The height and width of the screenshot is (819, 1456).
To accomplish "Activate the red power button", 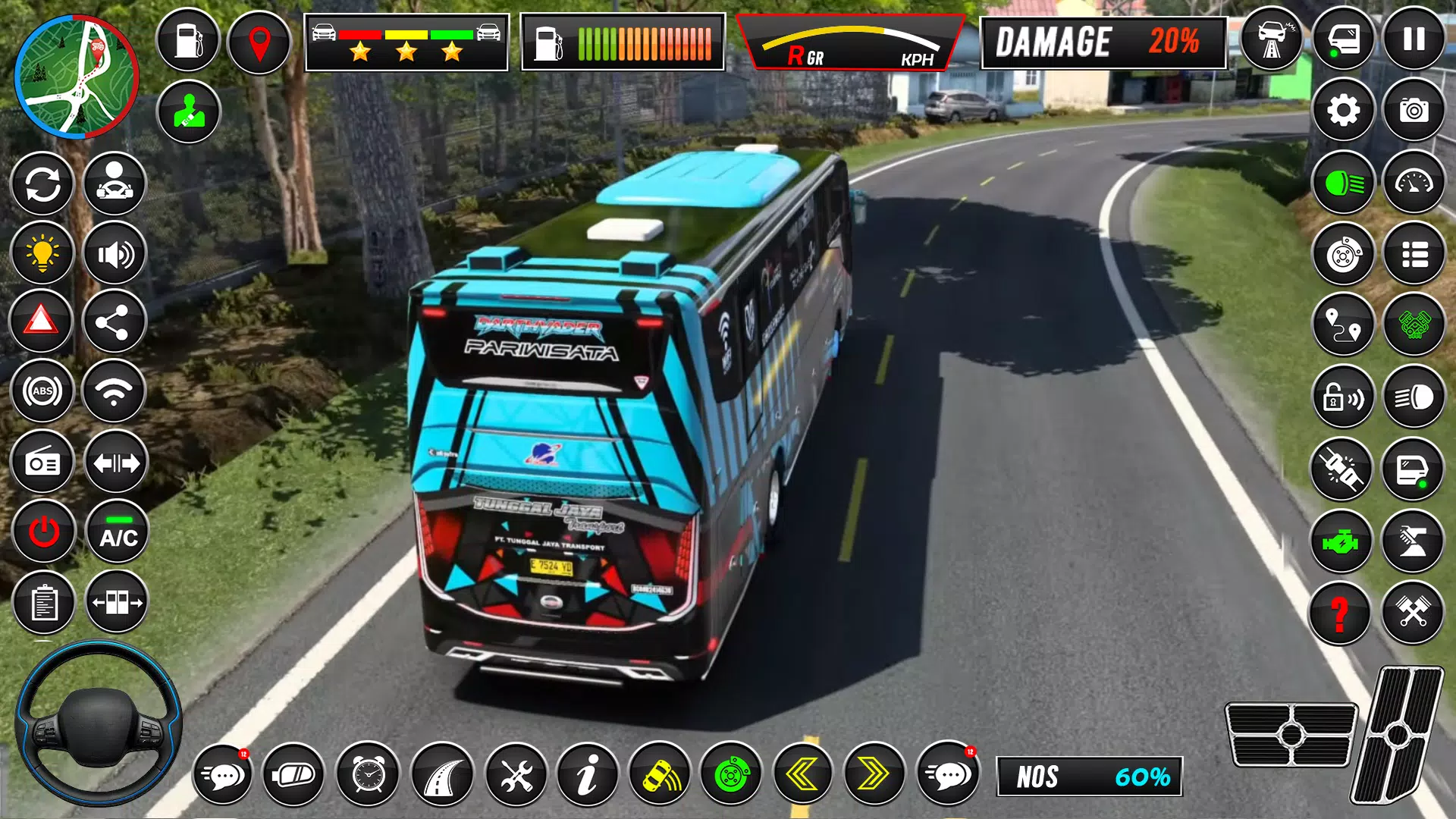I will (43, 532).
